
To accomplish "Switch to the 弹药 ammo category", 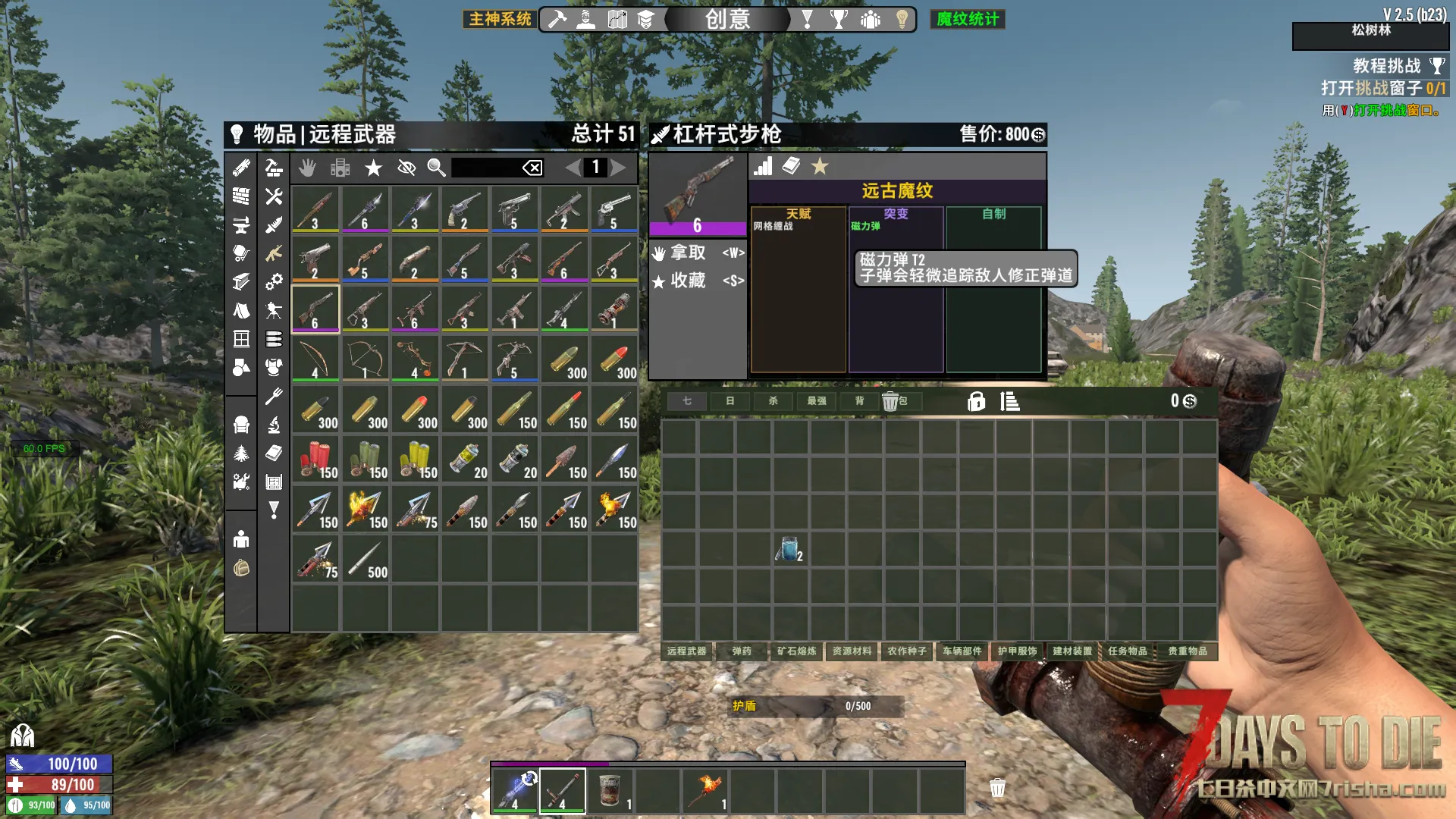I will tap(742, 651).
